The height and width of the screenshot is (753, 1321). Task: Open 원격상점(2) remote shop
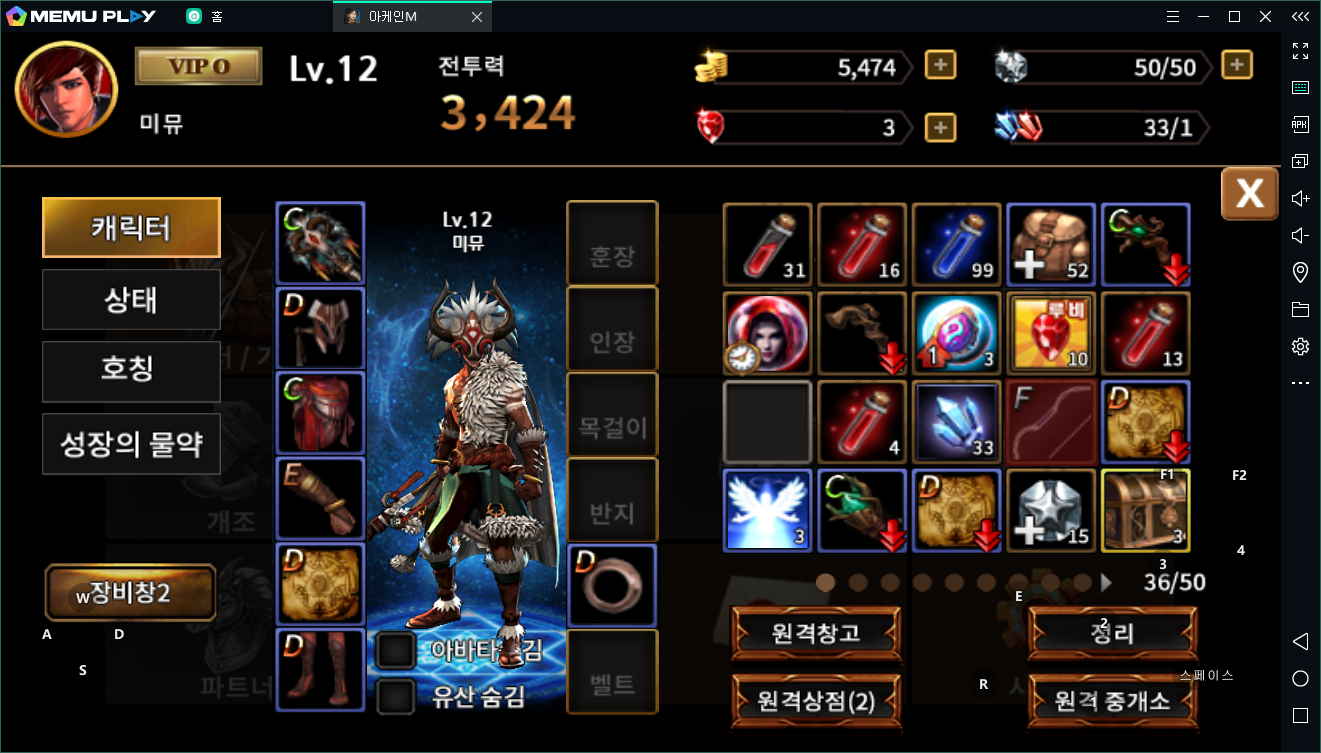tap(816, 701)
